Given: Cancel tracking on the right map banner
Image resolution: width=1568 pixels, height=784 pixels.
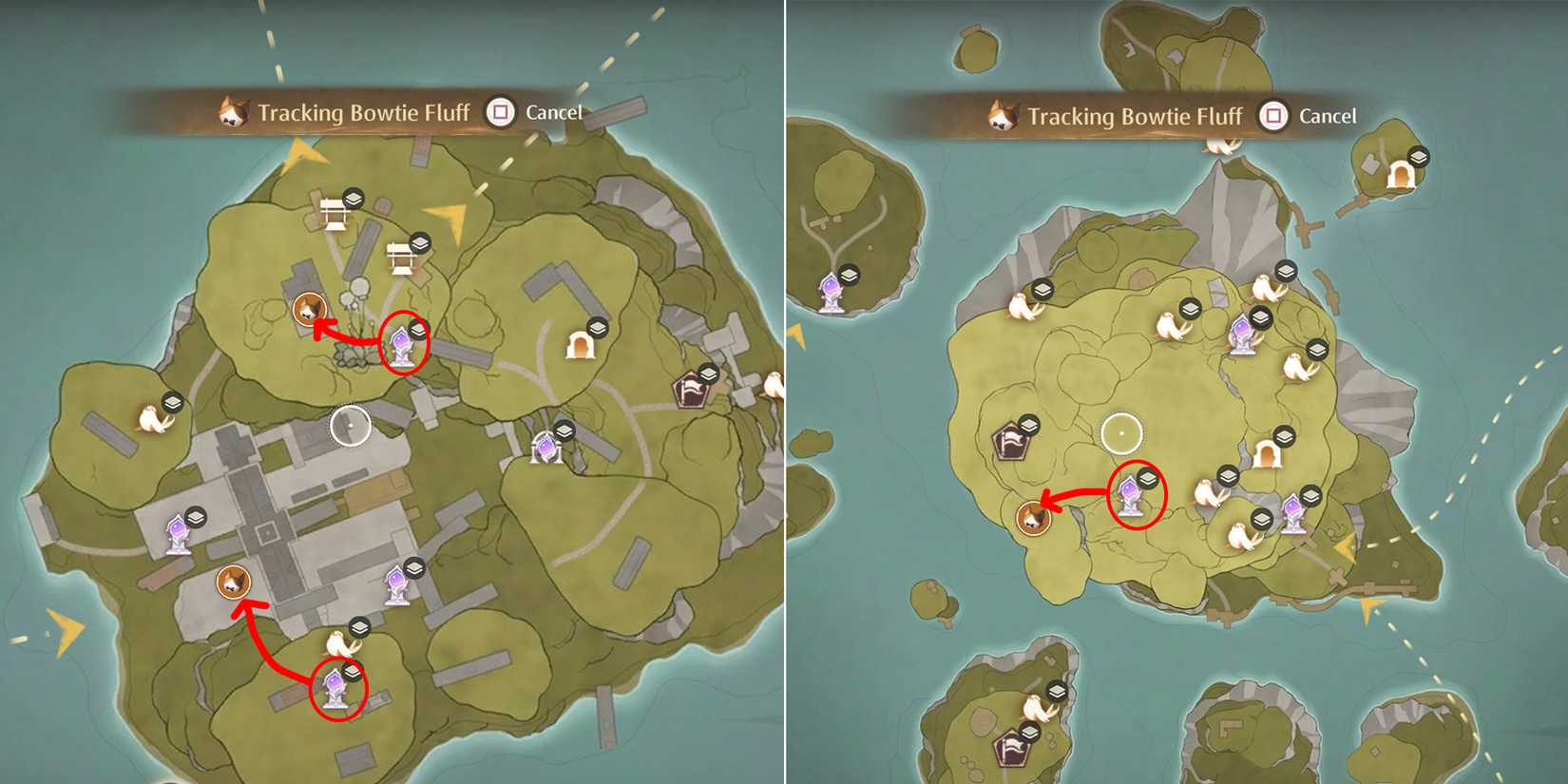Looking at the screenshot, I should tap(1327, 116).
